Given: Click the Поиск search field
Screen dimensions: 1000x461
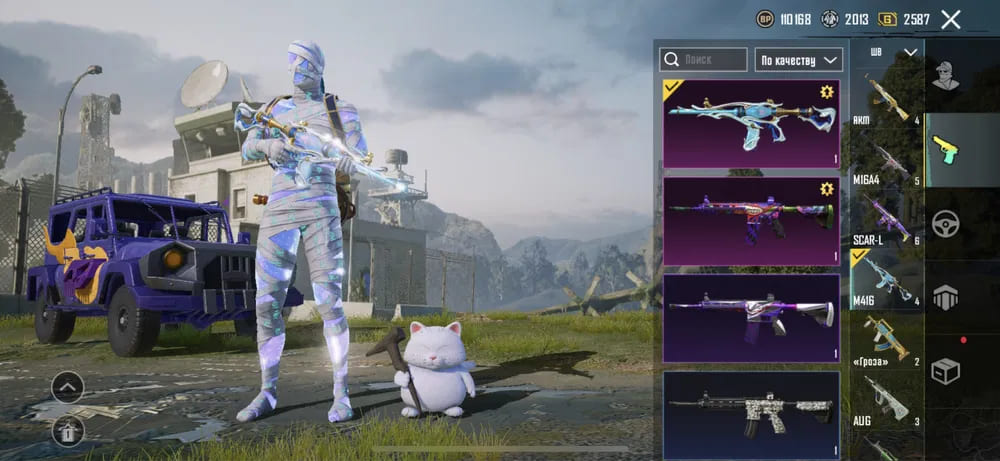Looking at the screenshot, I should tap(704, 59).
